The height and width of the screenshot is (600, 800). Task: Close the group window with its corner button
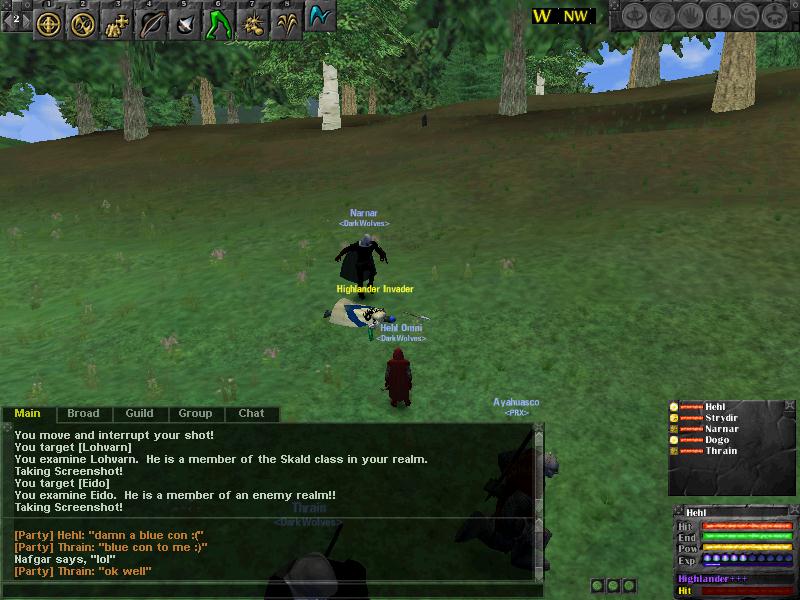(790, 407)
